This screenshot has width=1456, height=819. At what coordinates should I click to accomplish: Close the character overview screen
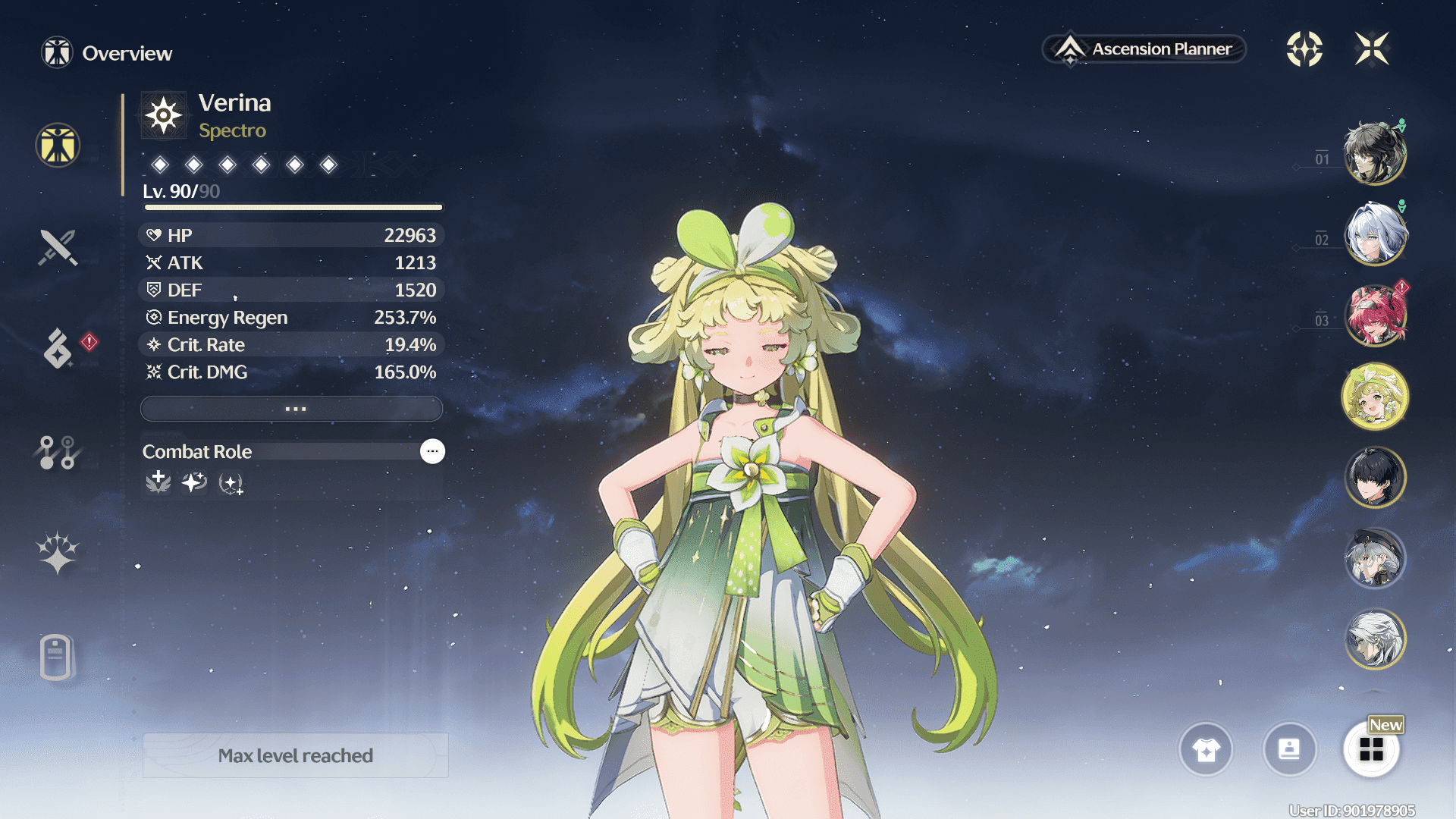coord(1372,49)
